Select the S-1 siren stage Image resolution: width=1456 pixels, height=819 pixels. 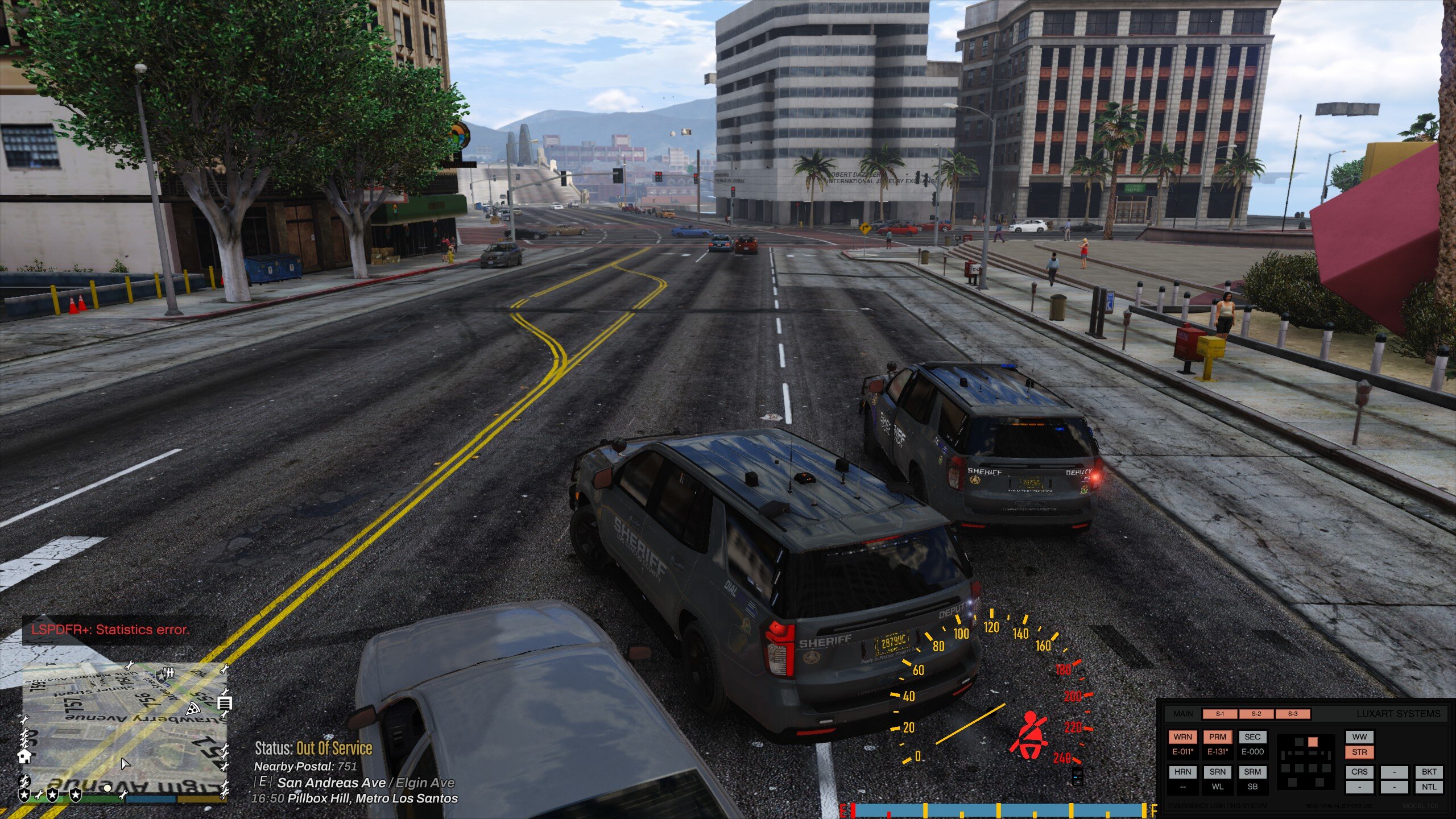[x=1219, y=714]
